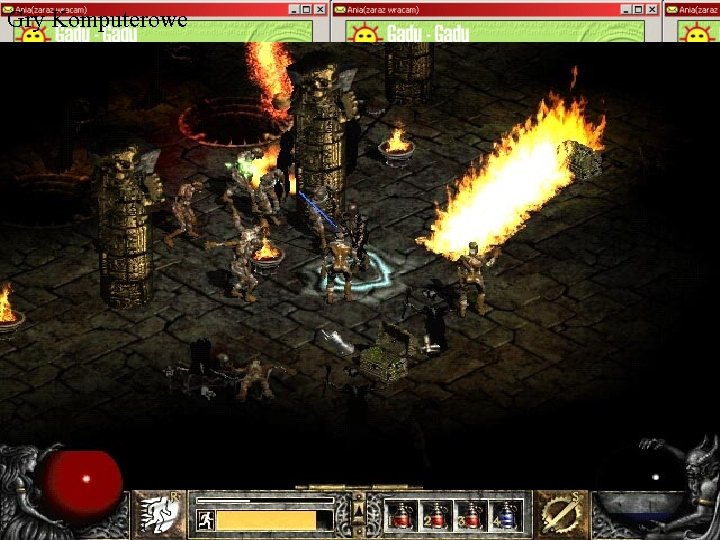Open the right mouse skill selector
The height and width of the screenshot is (540, 720).
[x=559, y=513]
